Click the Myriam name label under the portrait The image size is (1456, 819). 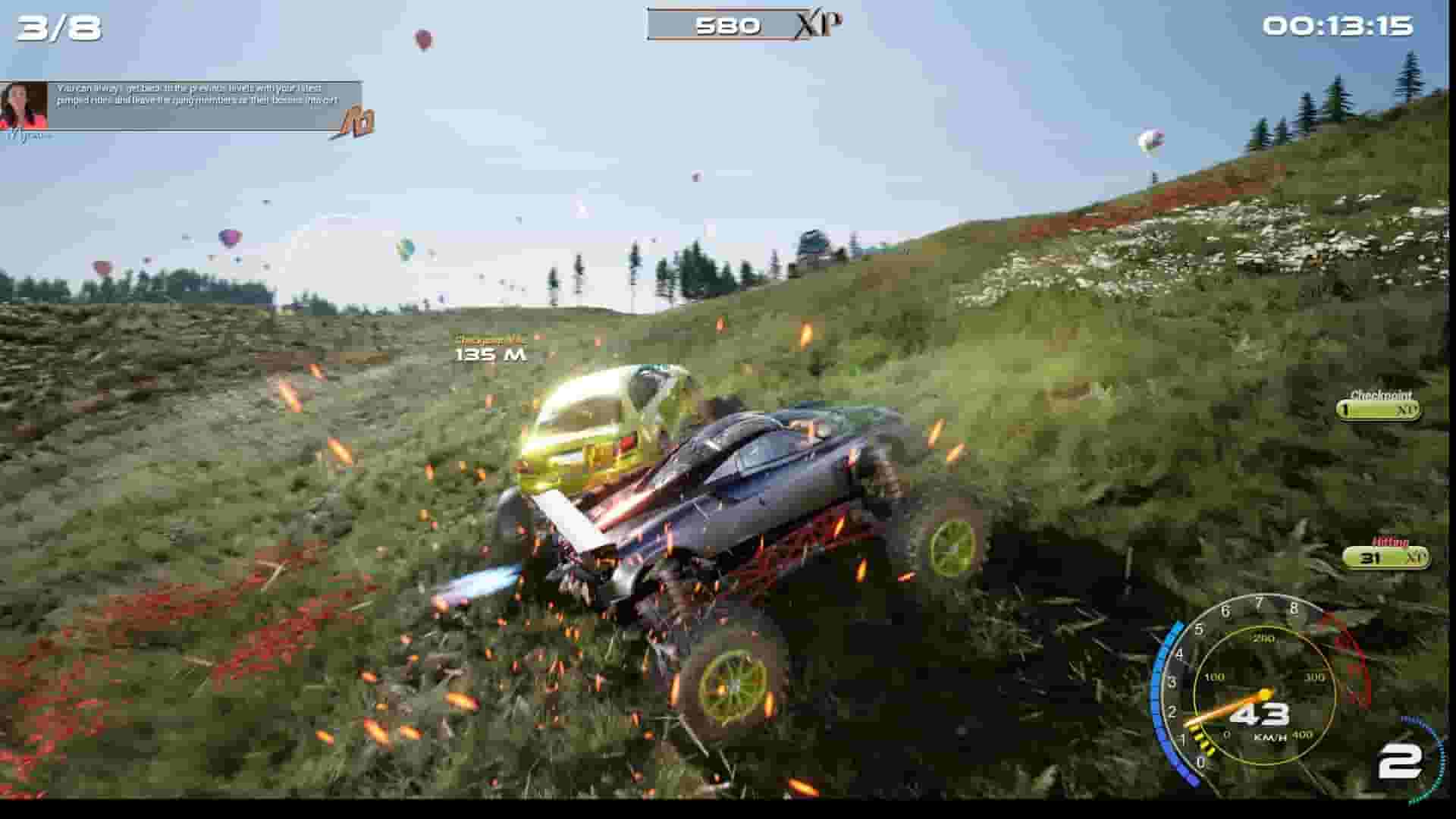[30, 136]
